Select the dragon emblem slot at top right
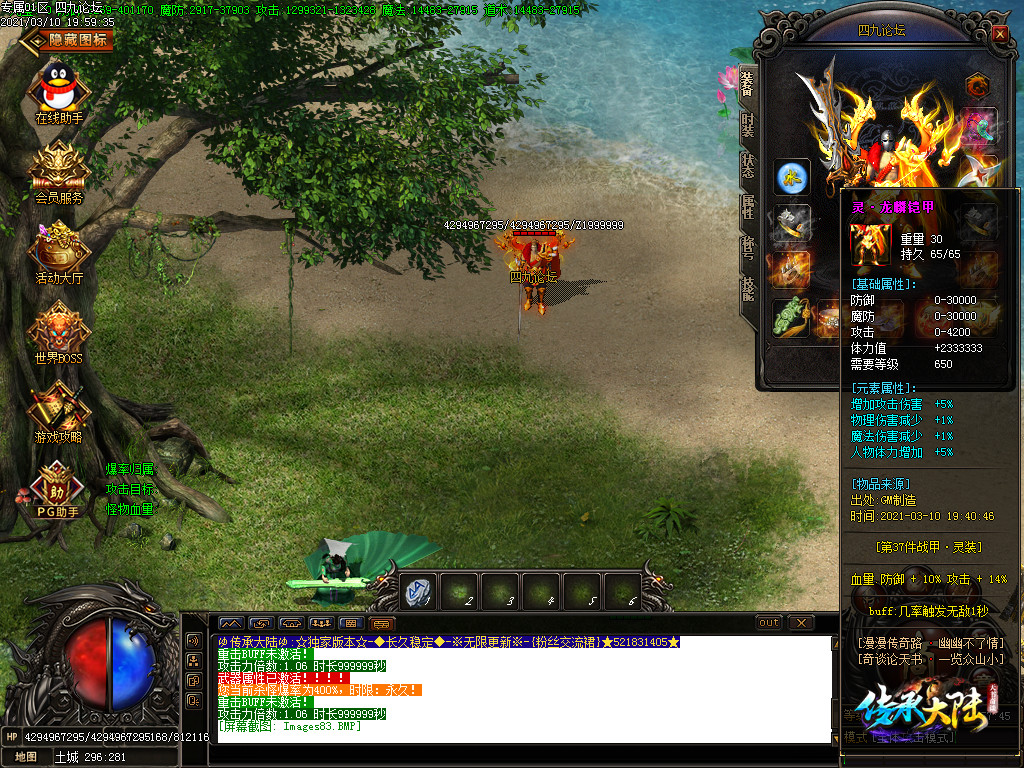 click(978, 87)
